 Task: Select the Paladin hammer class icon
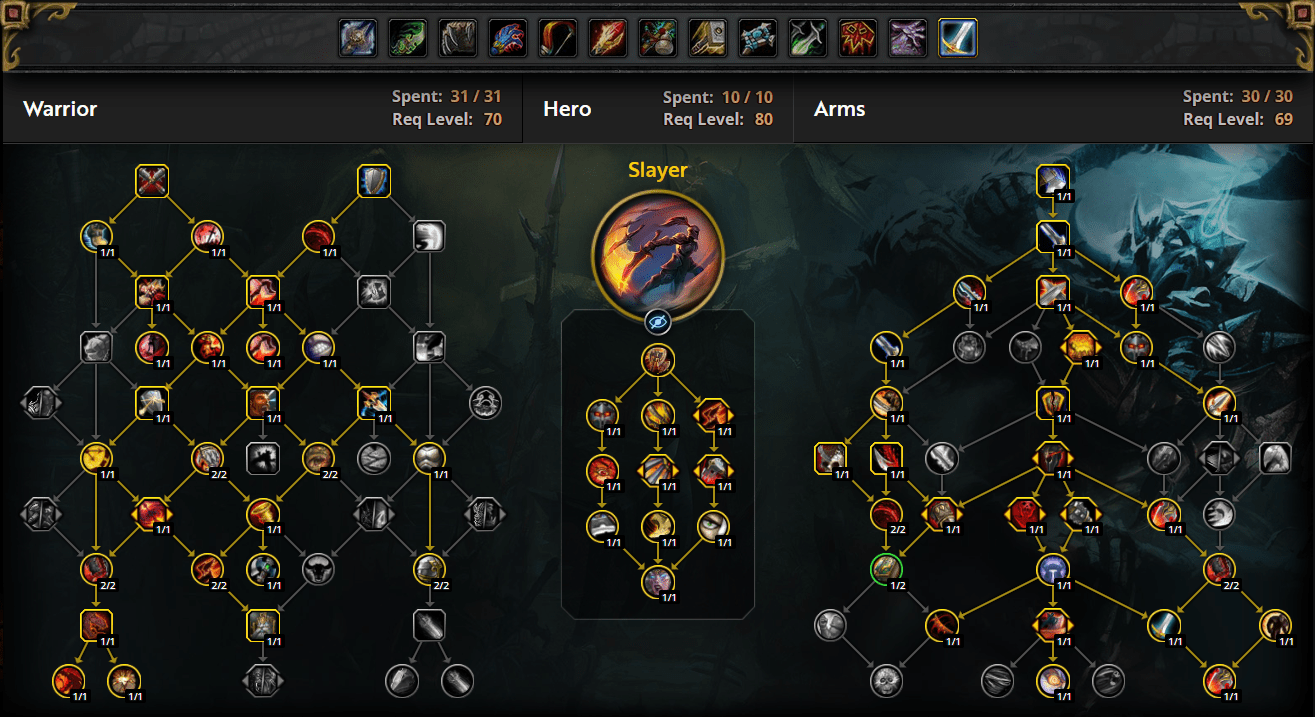(708, 38)
